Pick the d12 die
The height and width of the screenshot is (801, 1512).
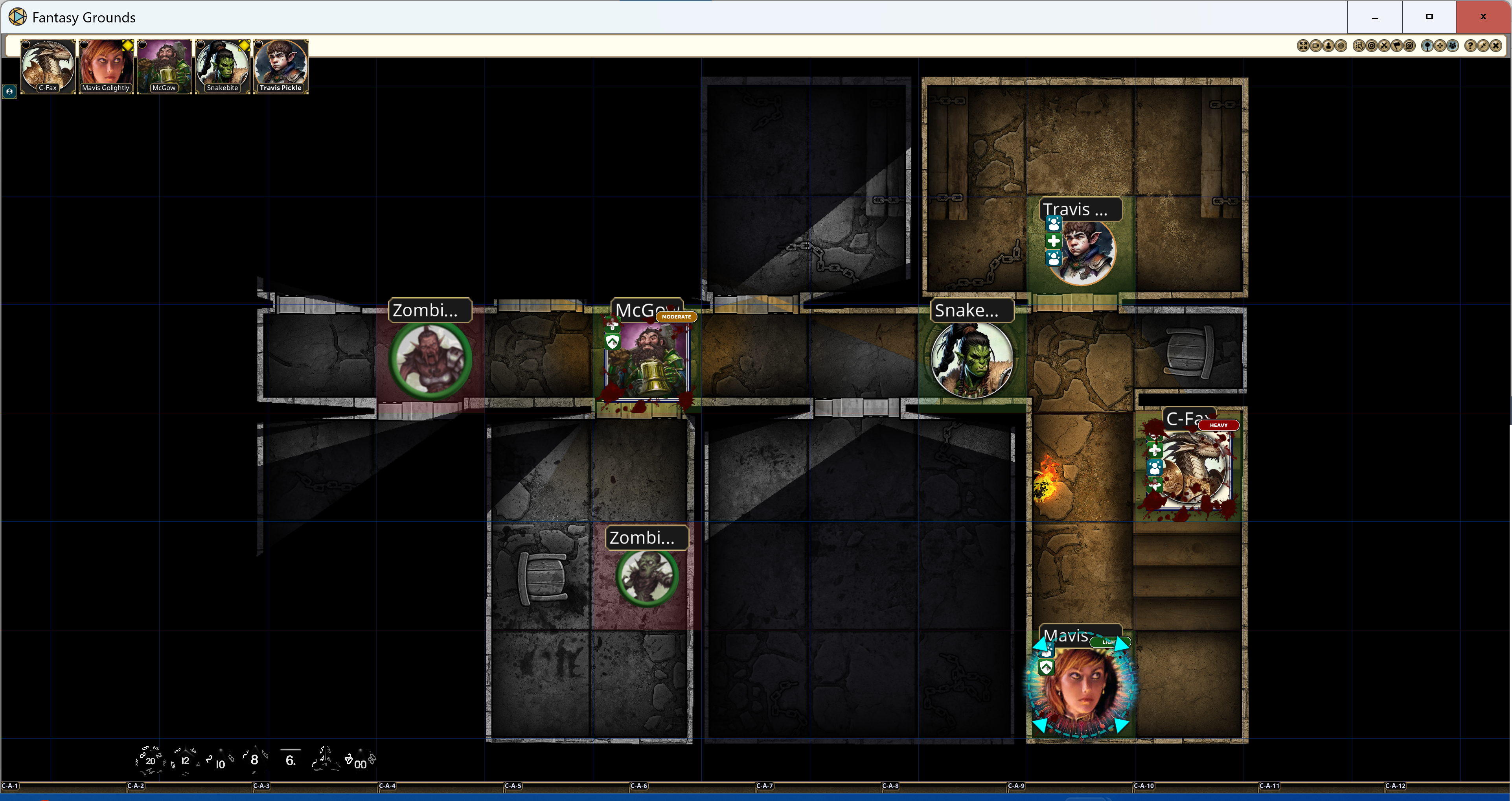coord(185,760)
